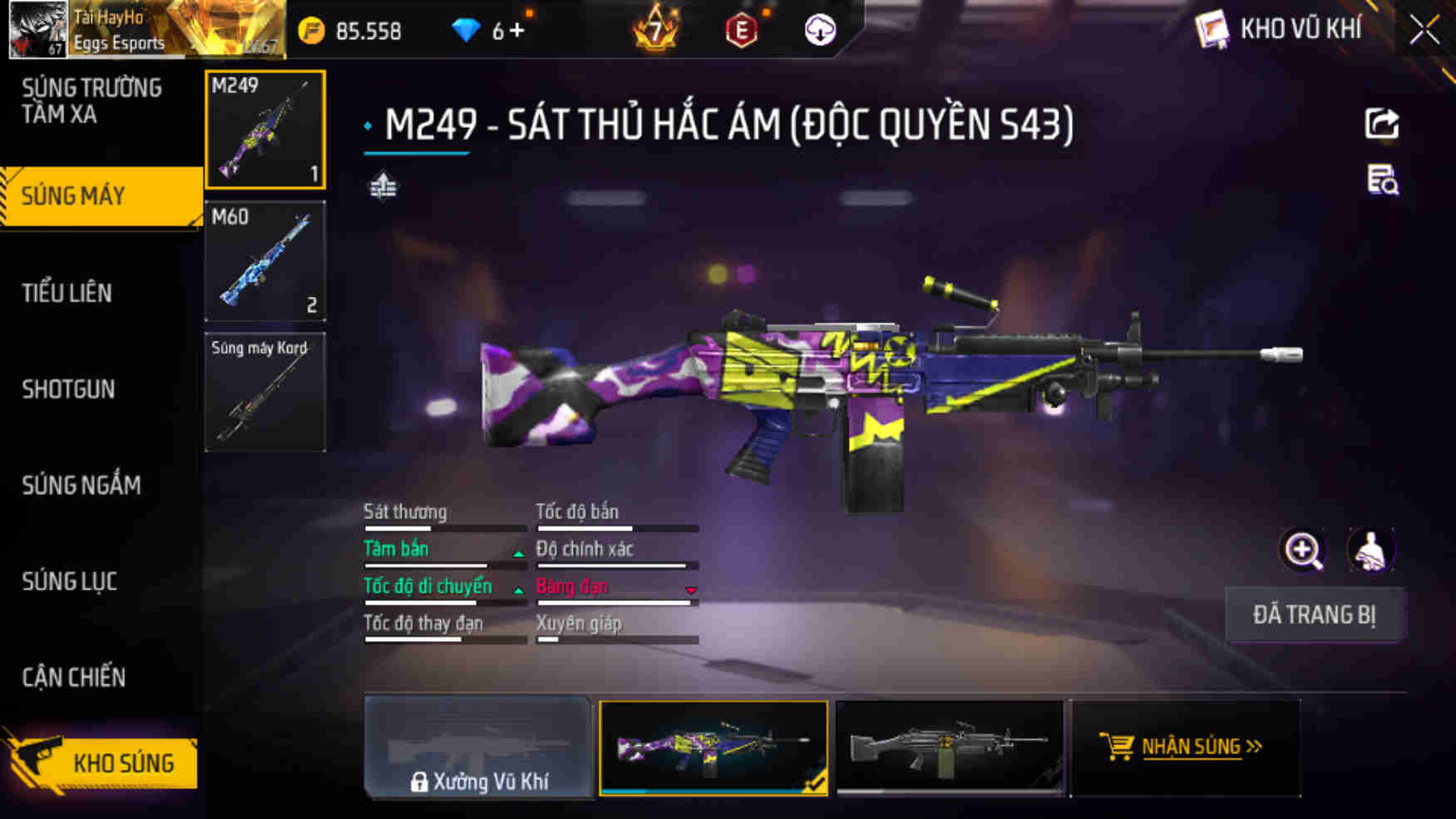The height and width of the screenshot is (819, 1456).
Task: Open the weapon comparison icon under weapon name
Action: pos(383,188)
